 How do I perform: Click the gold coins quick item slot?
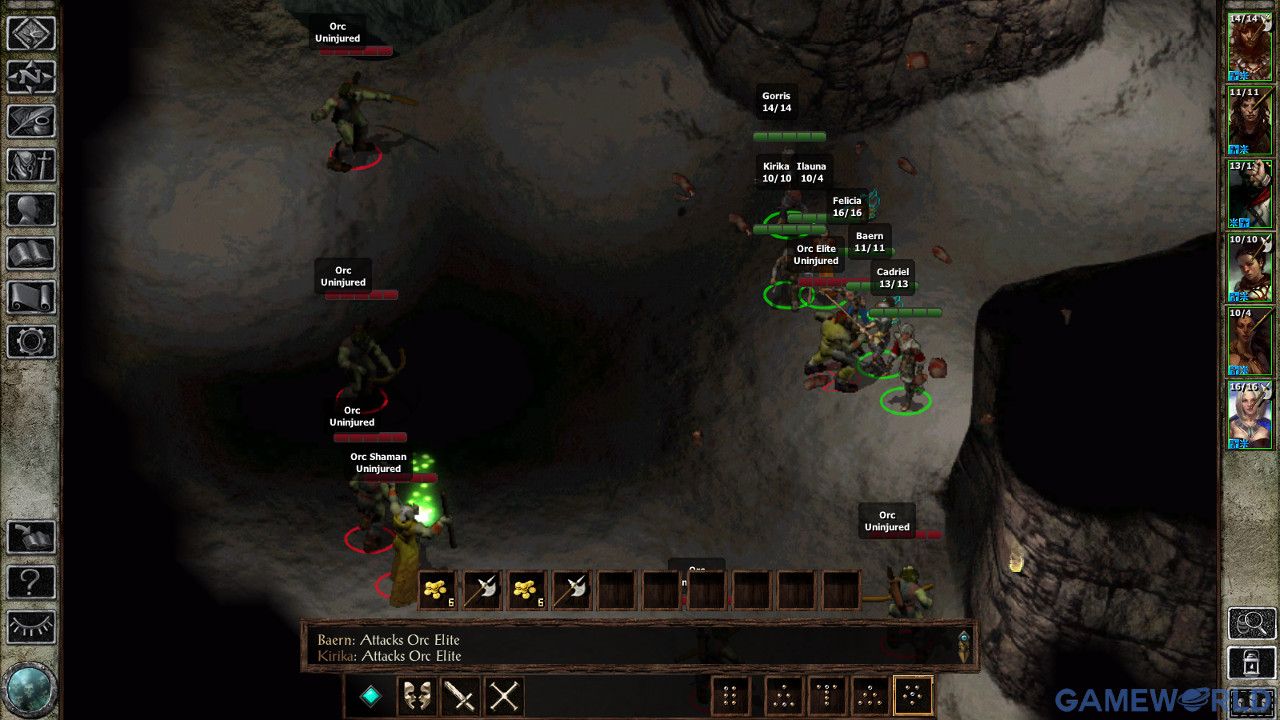click(436, 589)
